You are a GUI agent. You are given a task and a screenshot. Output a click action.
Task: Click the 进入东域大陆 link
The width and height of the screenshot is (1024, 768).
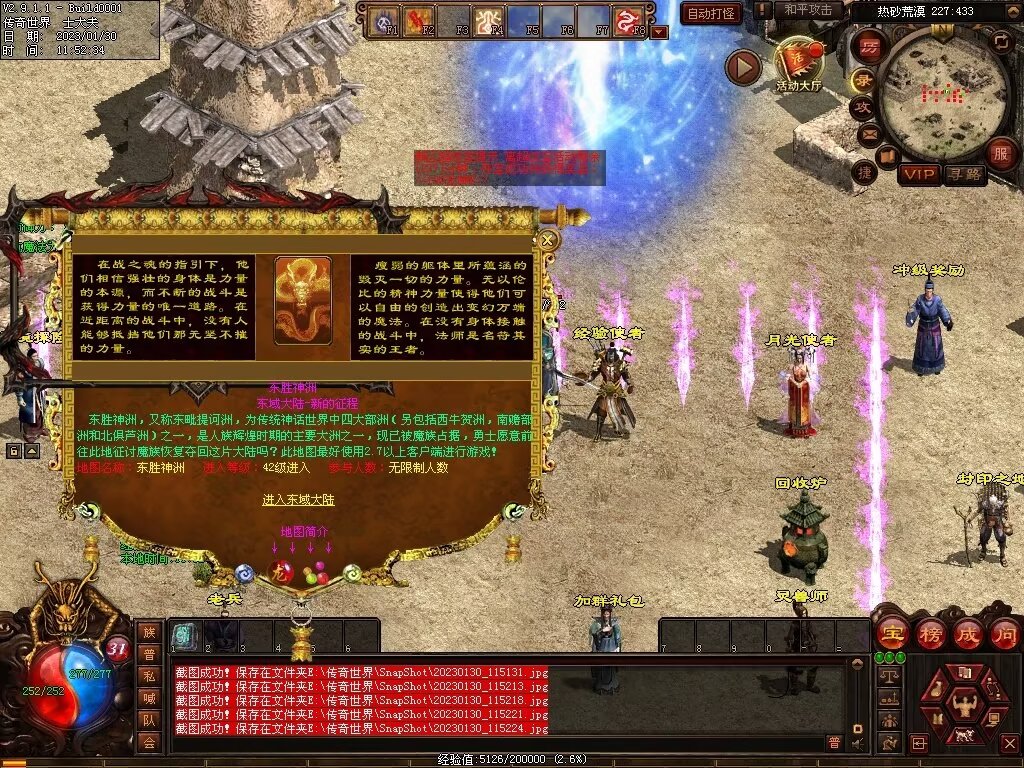[298, 499]
